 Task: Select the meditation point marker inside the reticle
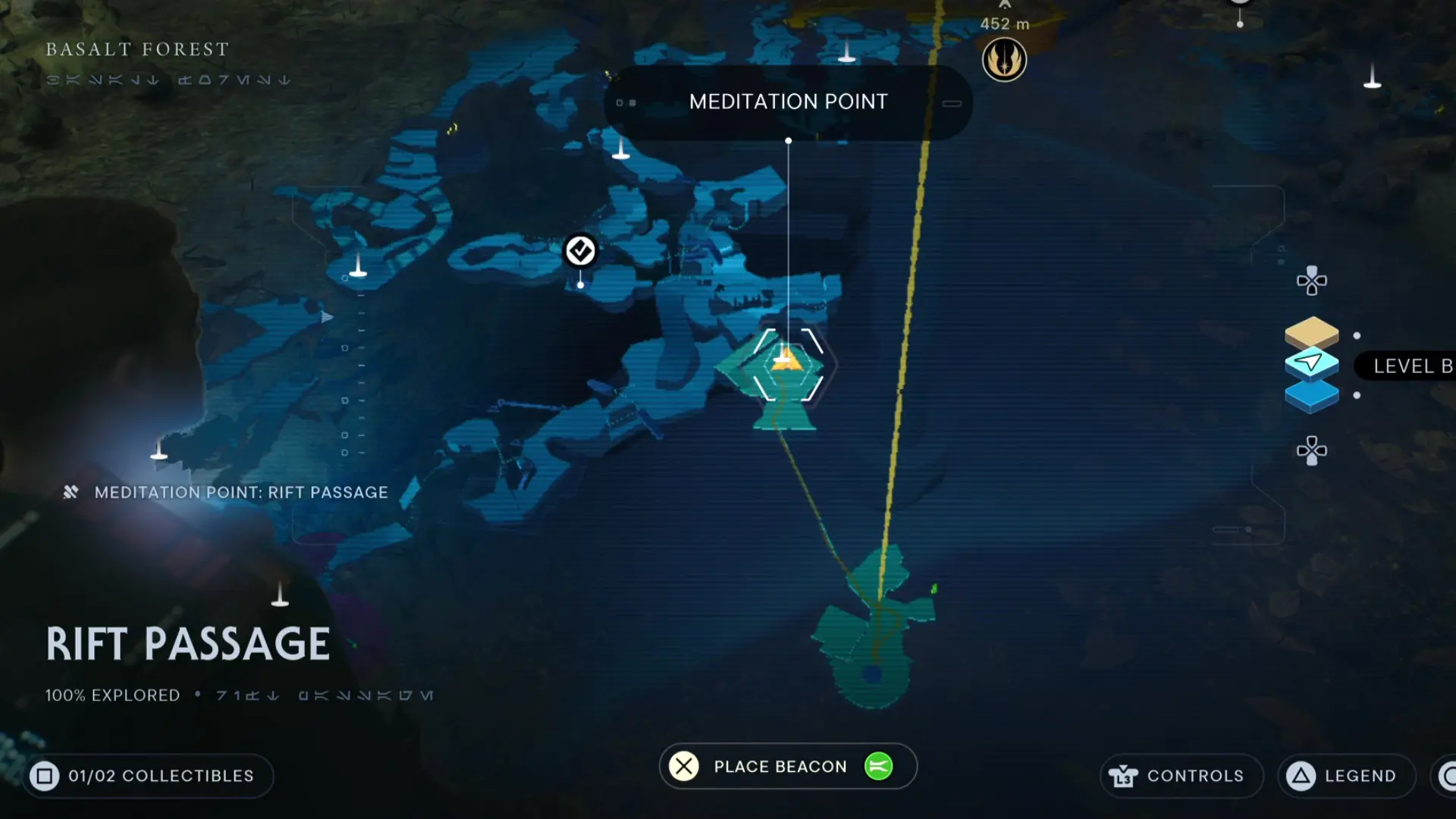point(787,362)
